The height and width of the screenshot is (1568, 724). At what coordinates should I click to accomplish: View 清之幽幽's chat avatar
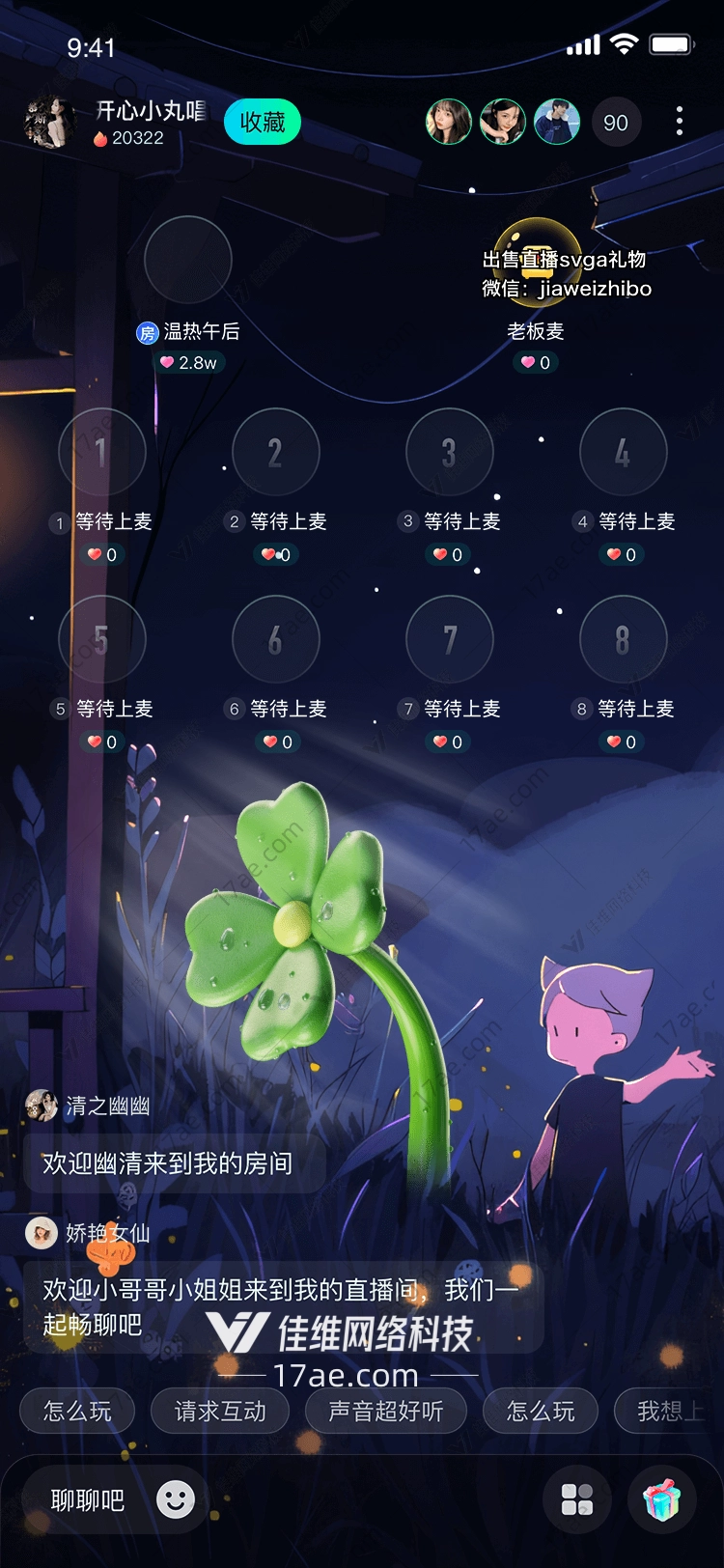pyautogui.click(x=42, y=1106)
